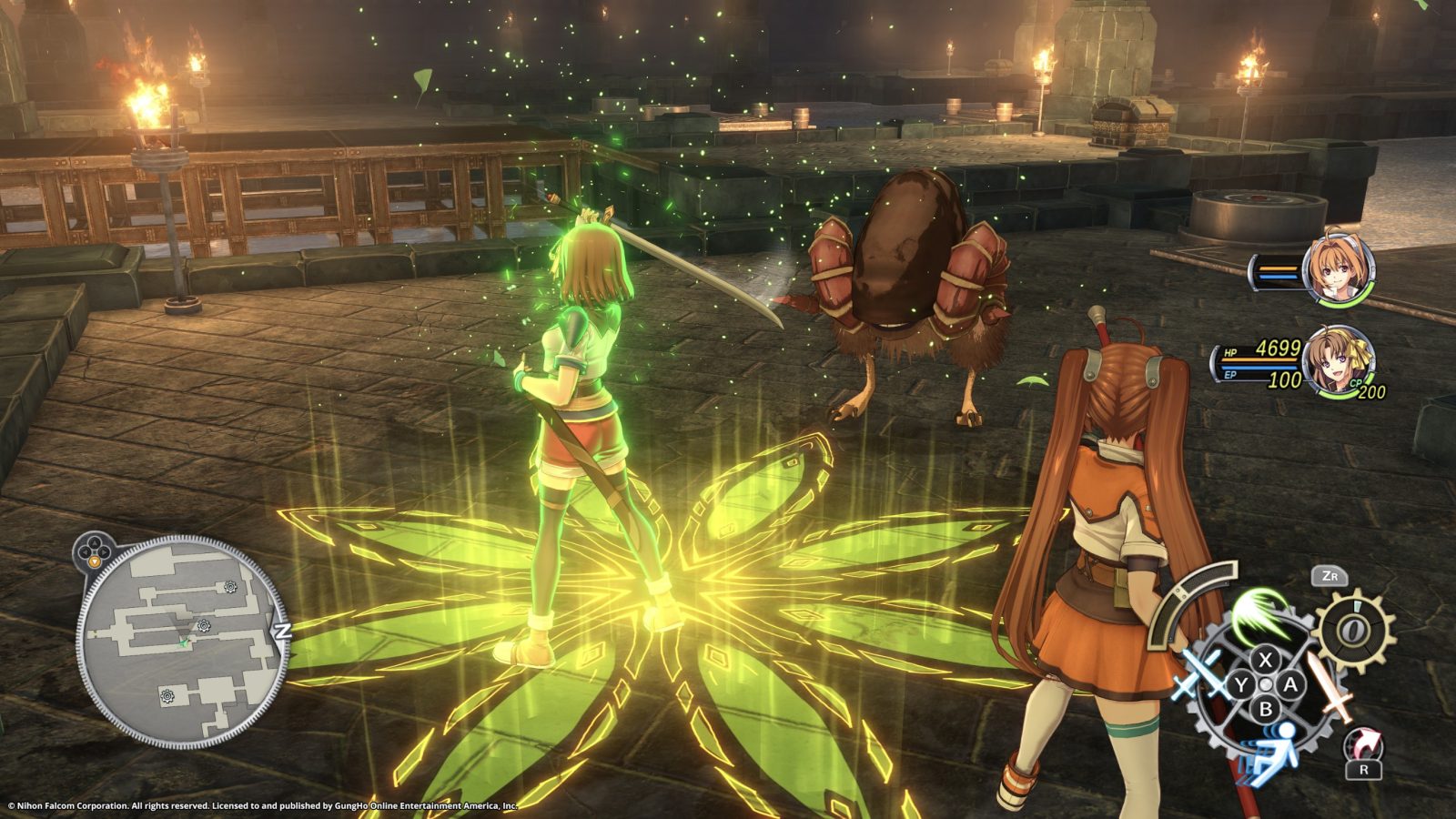Open the command wheel center hub
The image size is (1456, 819).
tap(1266, 684)
